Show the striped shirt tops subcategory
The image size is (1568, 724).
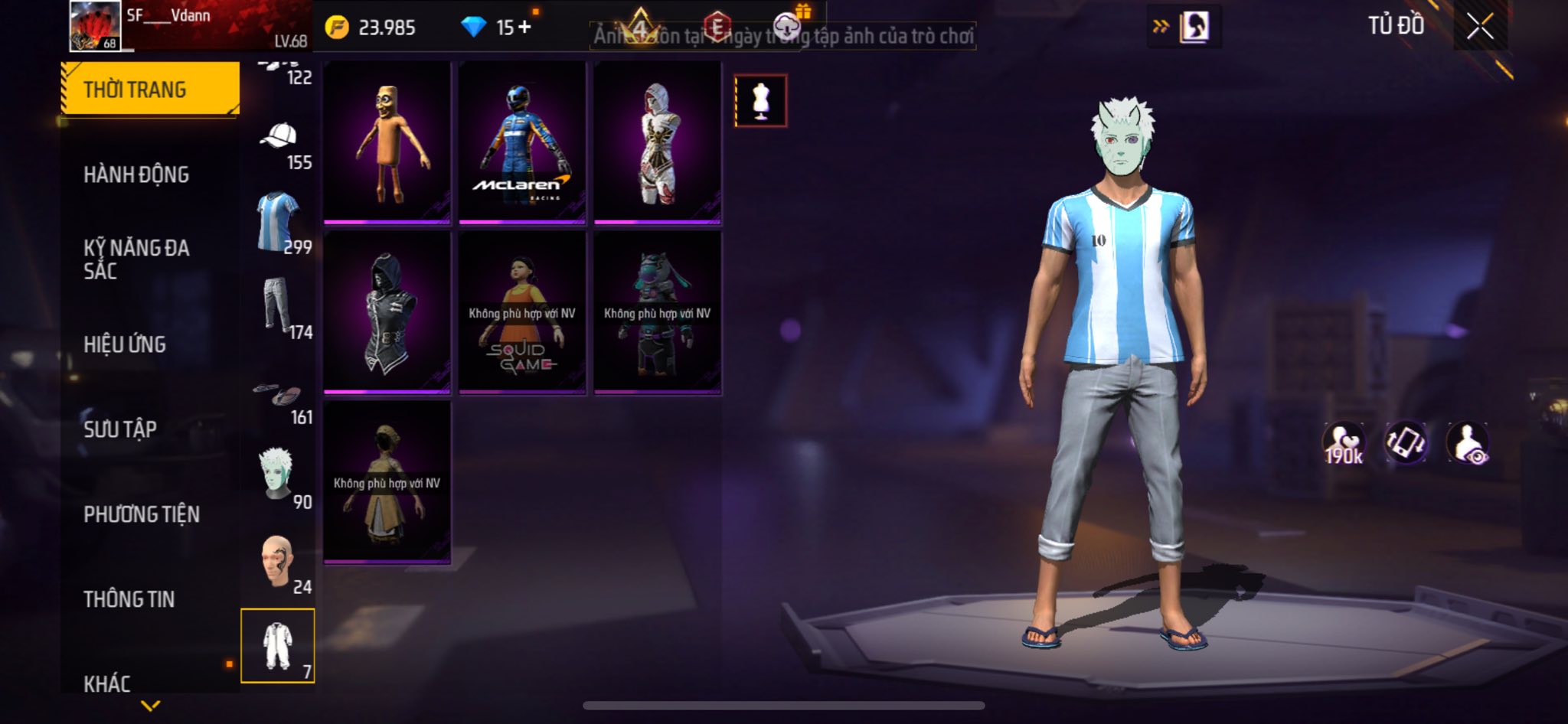[x=279, y=222]
